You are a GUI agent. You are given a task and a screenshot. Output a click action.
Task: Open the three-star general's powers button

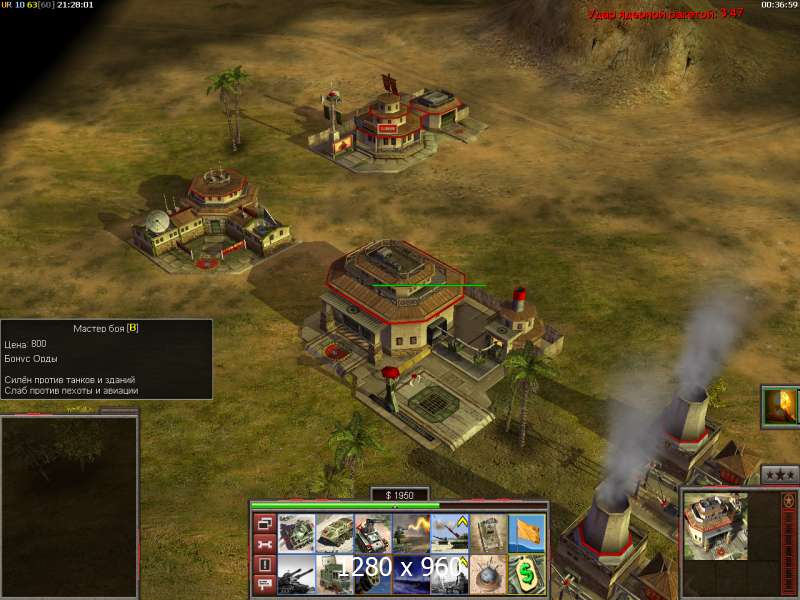[780, 475]
